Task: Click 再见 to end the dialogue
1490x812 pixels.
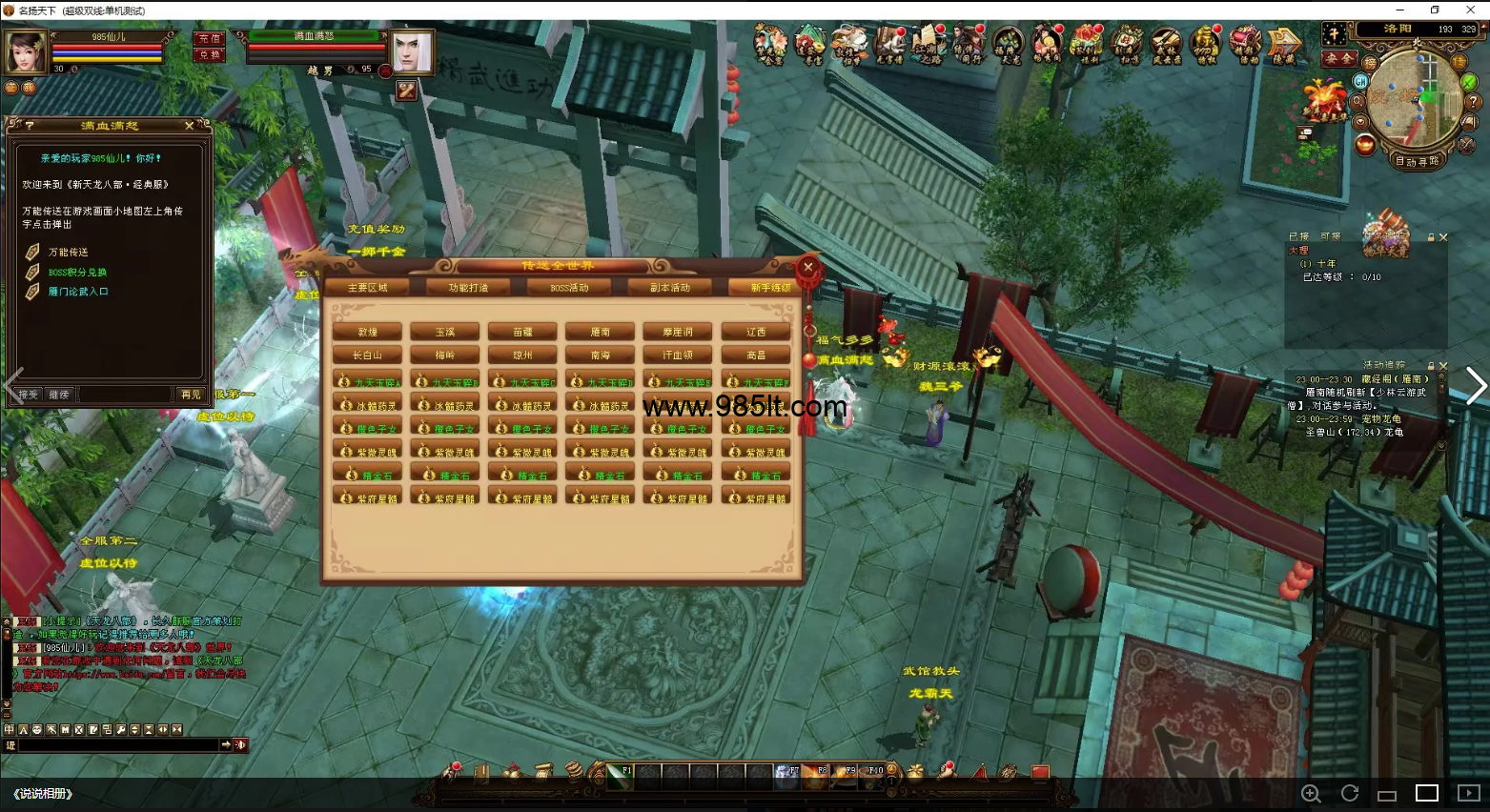Action: 191,394
